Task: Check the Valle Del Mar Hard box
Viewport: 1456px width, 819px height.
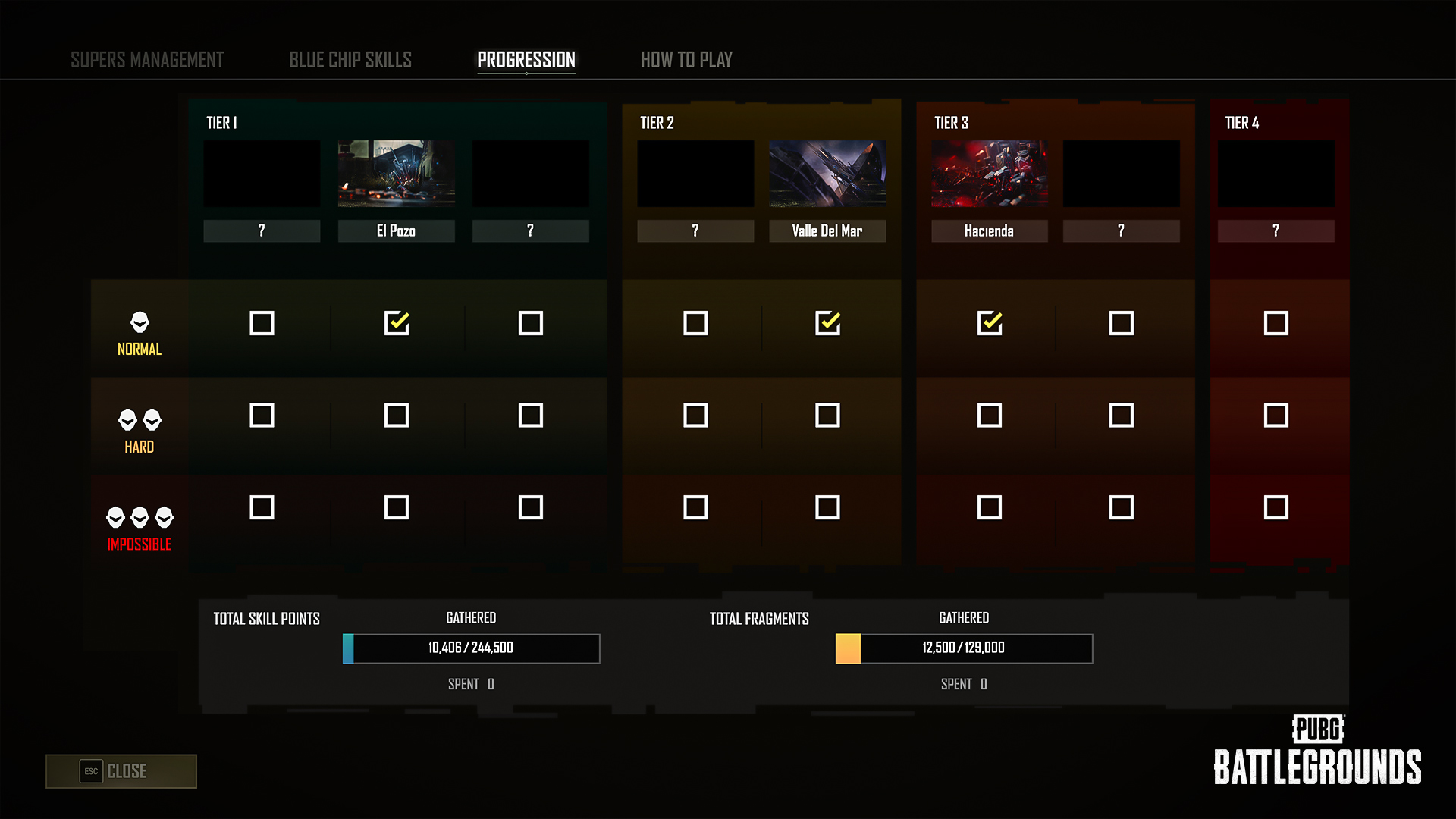Action: click(827, 416)
